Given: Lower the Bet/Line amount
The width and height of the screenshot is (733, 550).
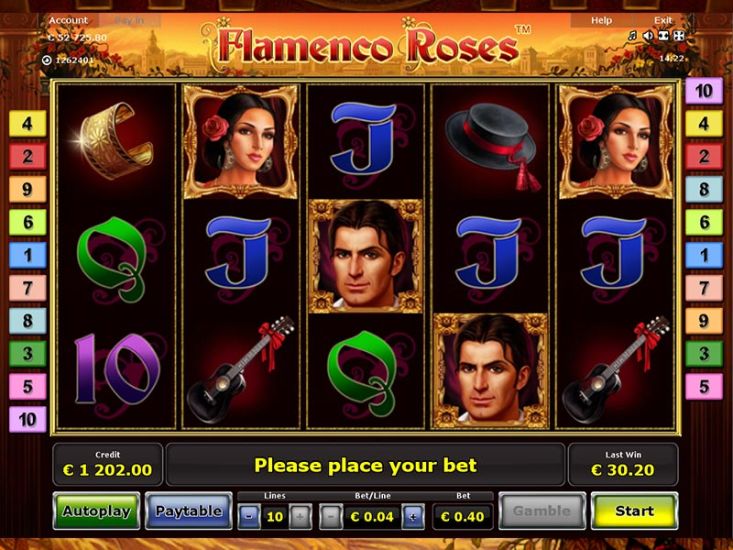Looking at the screenshot, I should [331, 517].
